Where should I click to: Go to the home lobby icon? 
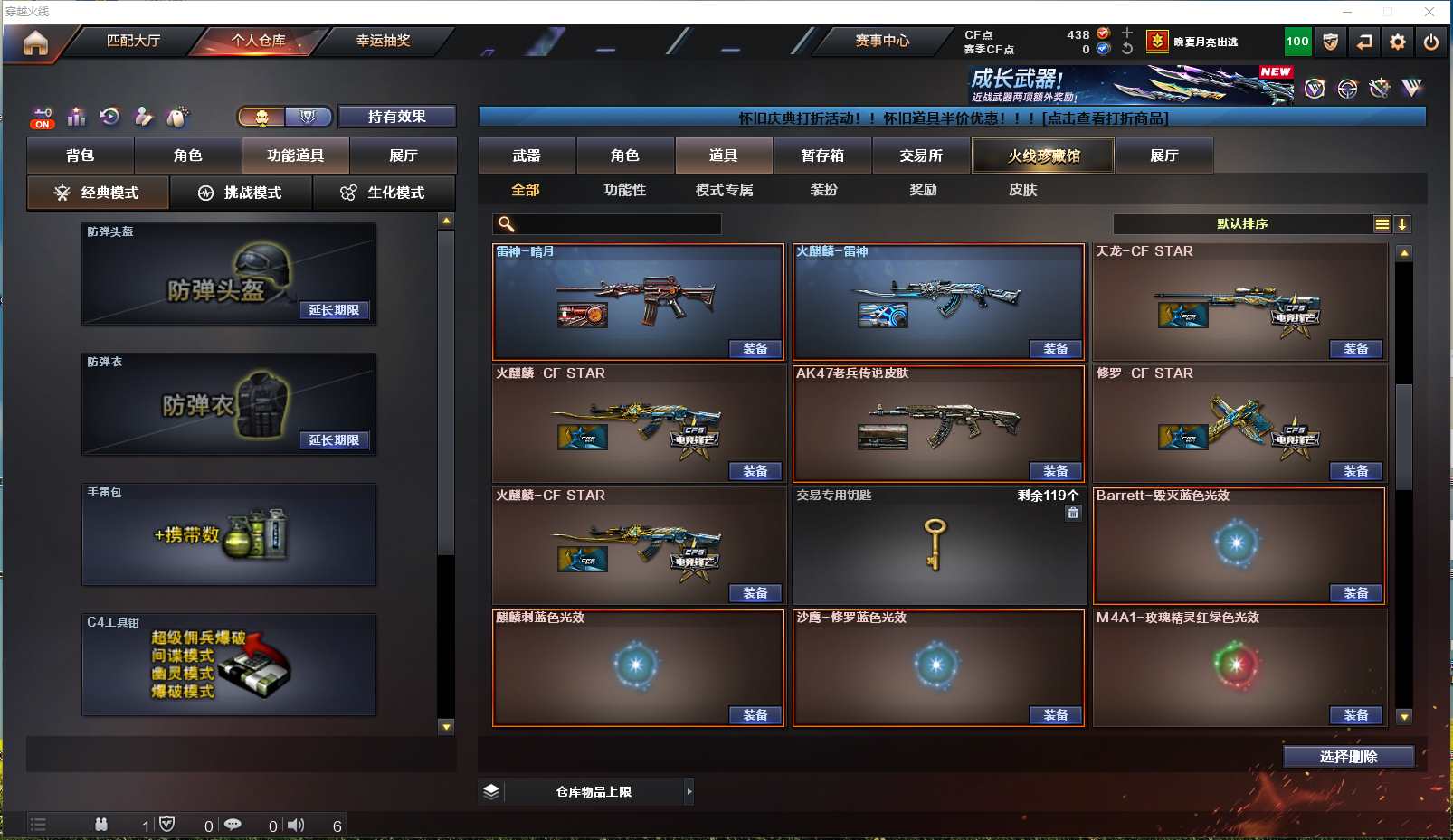click(x=35, y=42)
